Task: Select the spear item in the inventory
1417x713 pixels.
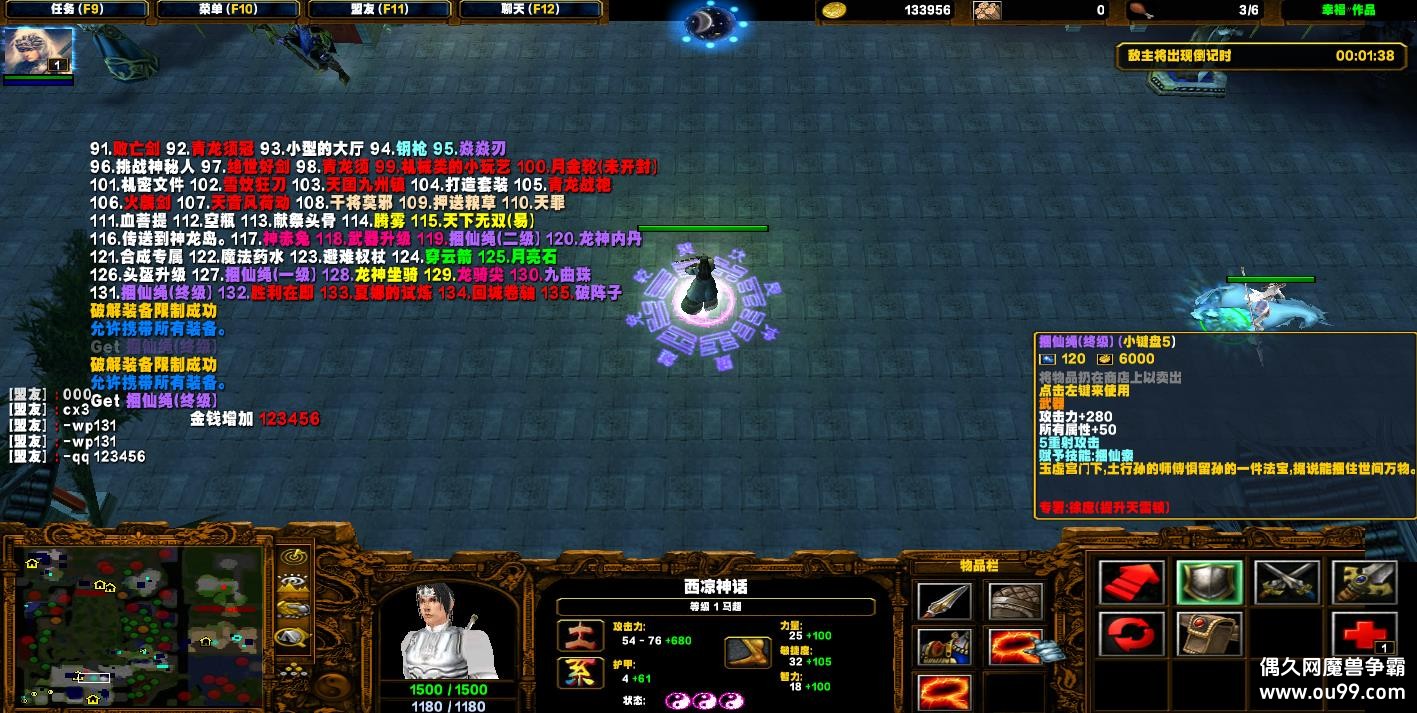Action: point(943,600)
